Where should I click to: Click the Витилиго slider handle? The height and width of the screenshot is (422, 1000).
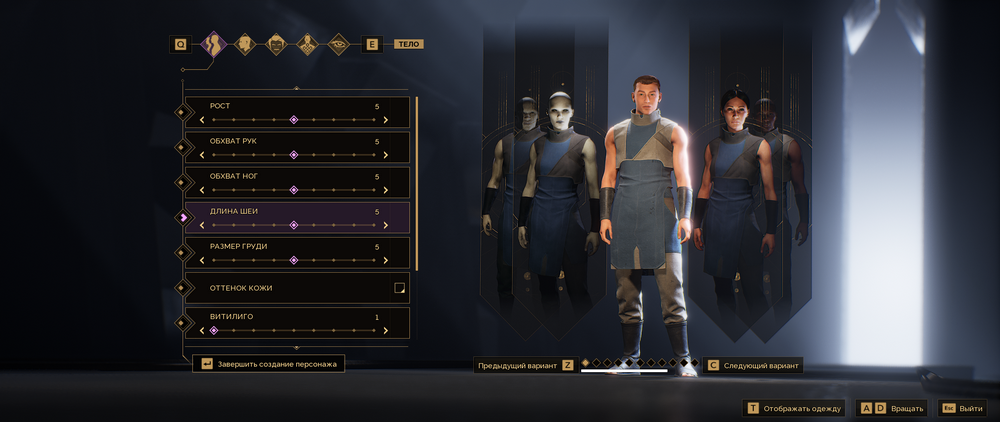point(213,330)
